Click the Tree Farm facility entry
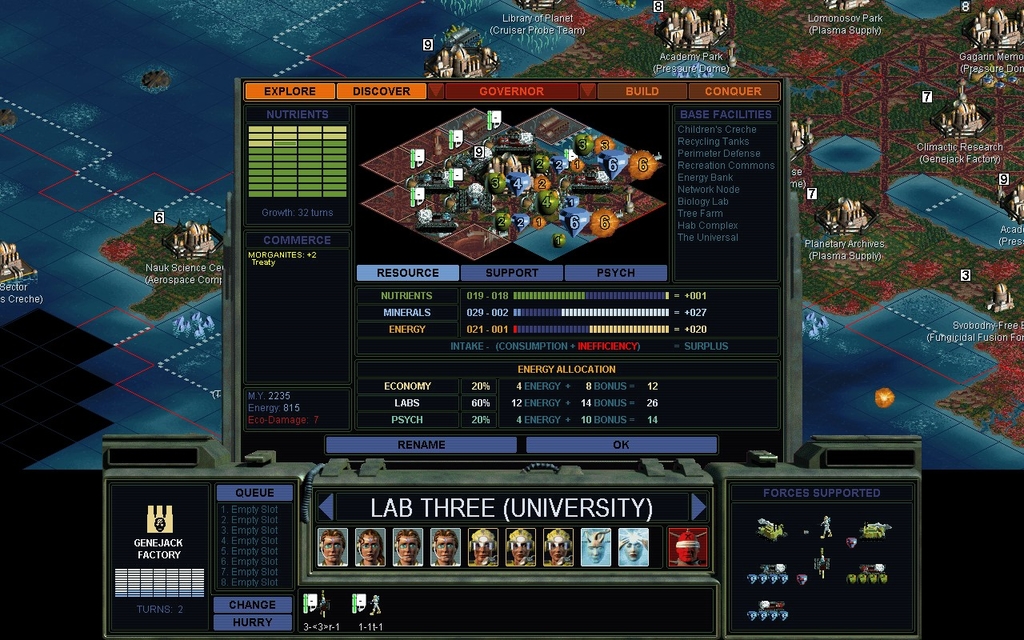 pos(700,214)
